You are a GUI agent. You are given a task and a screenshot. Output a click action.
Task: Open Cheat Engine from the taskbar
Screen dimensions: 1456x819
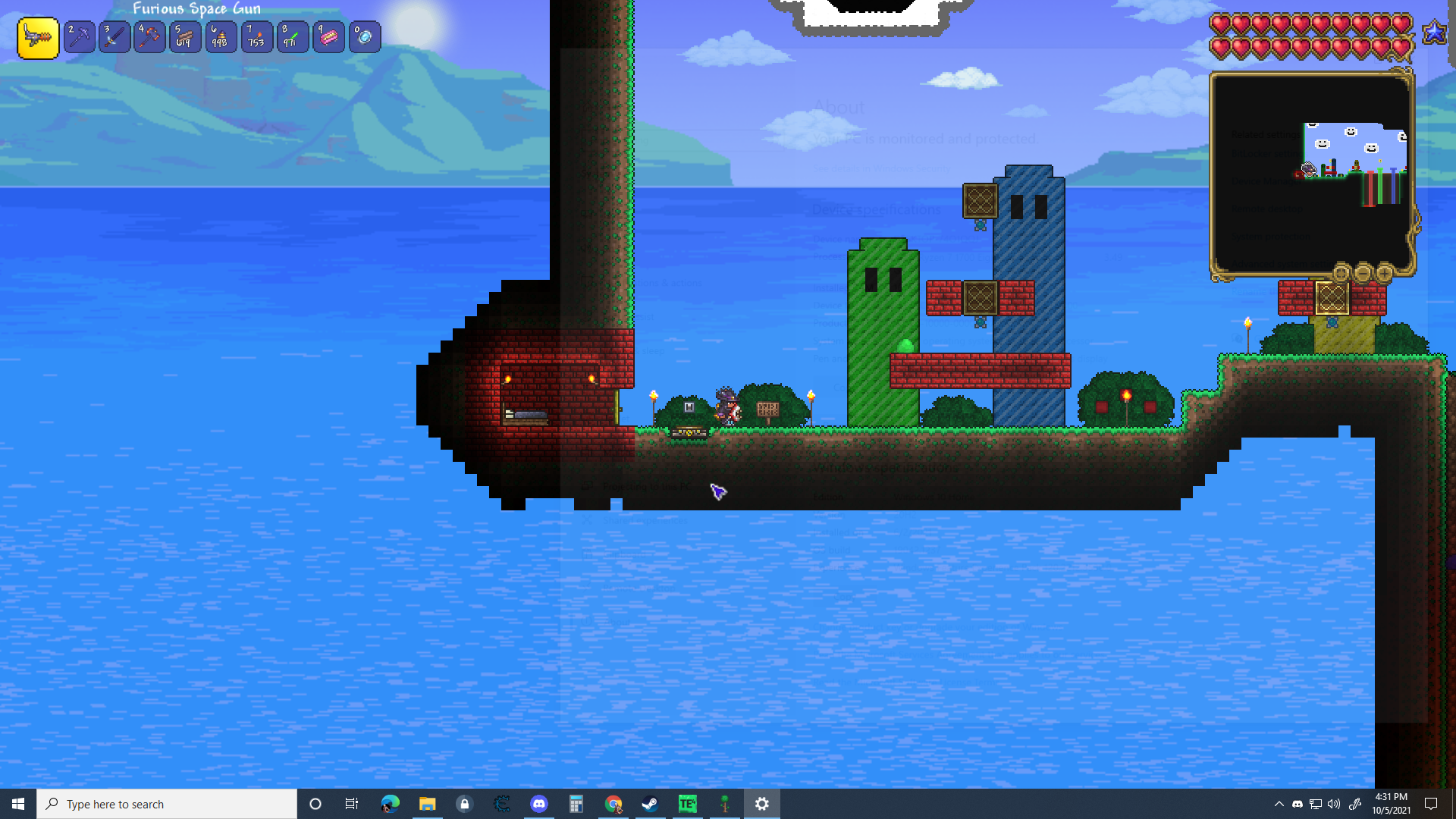pos(501,804)
